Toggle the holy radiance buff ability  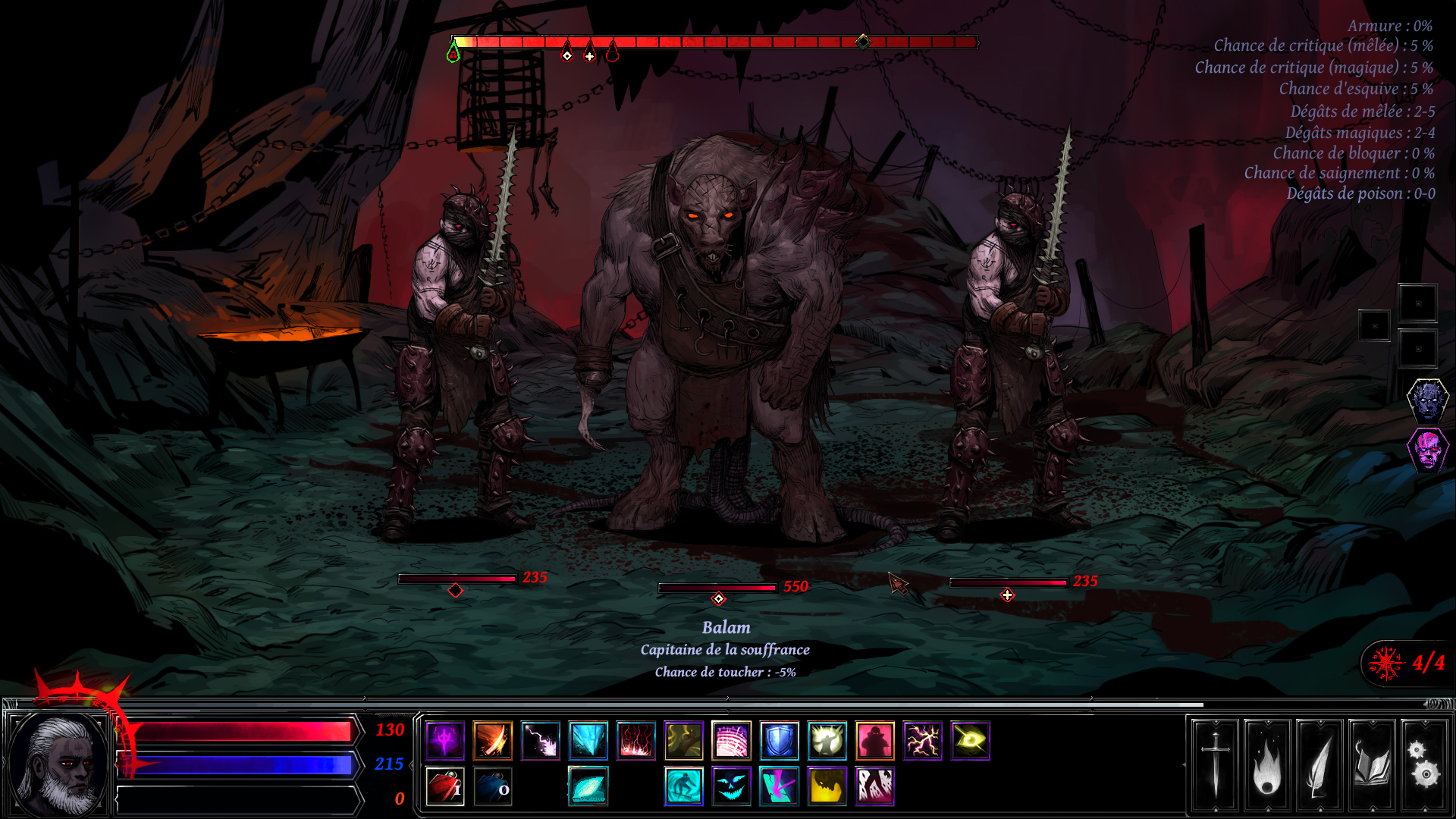point(828,742)
